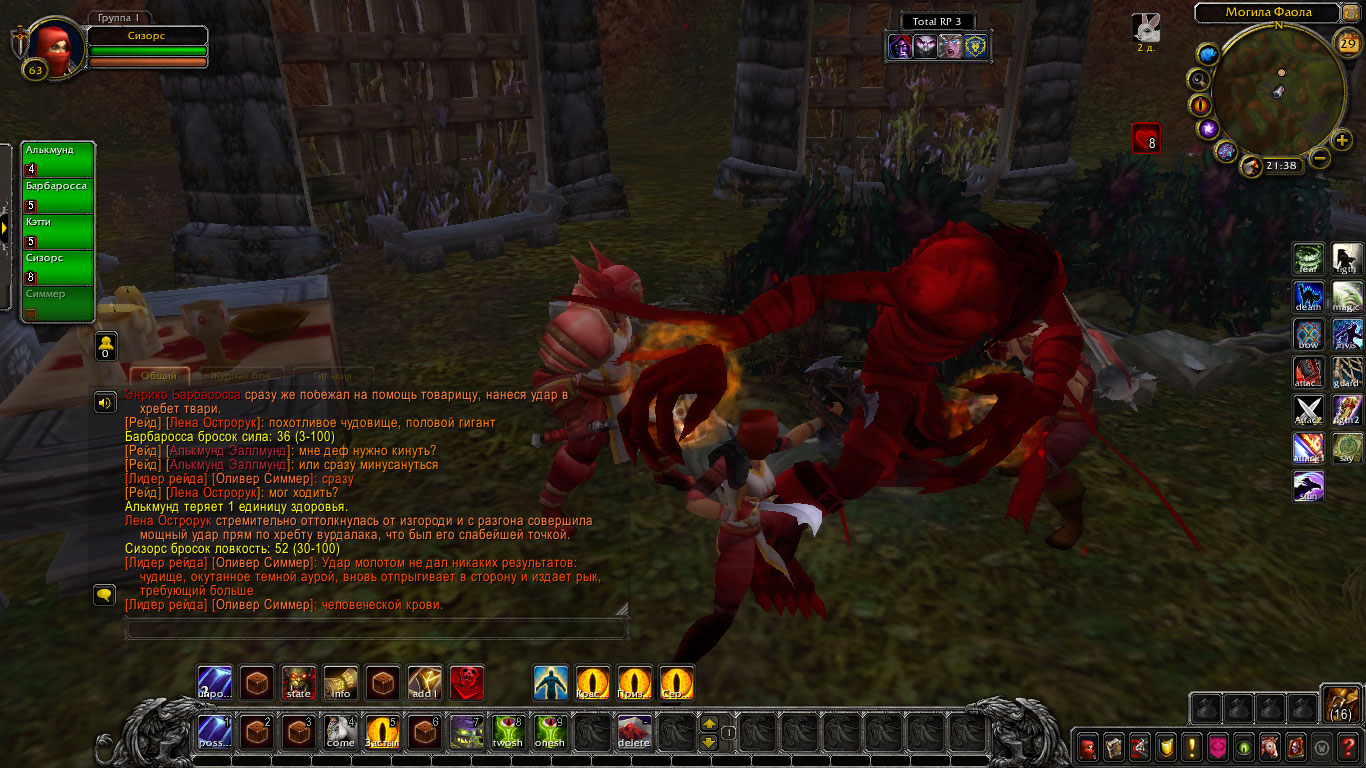This screenshot has width=1366, height=768.
Task: Toggle the minimap tracking magnifier button
Action: tap(1199, 80)
